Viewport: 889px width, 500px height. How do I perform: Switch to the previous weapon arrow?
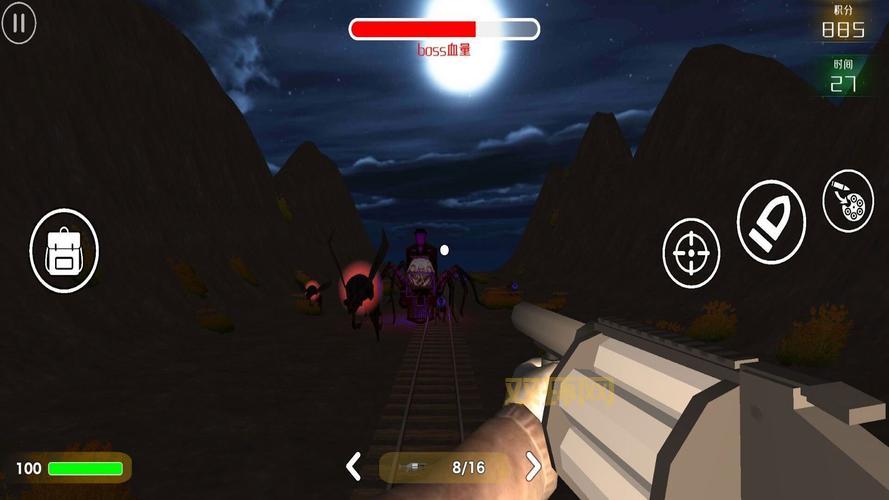click(353, 466)
